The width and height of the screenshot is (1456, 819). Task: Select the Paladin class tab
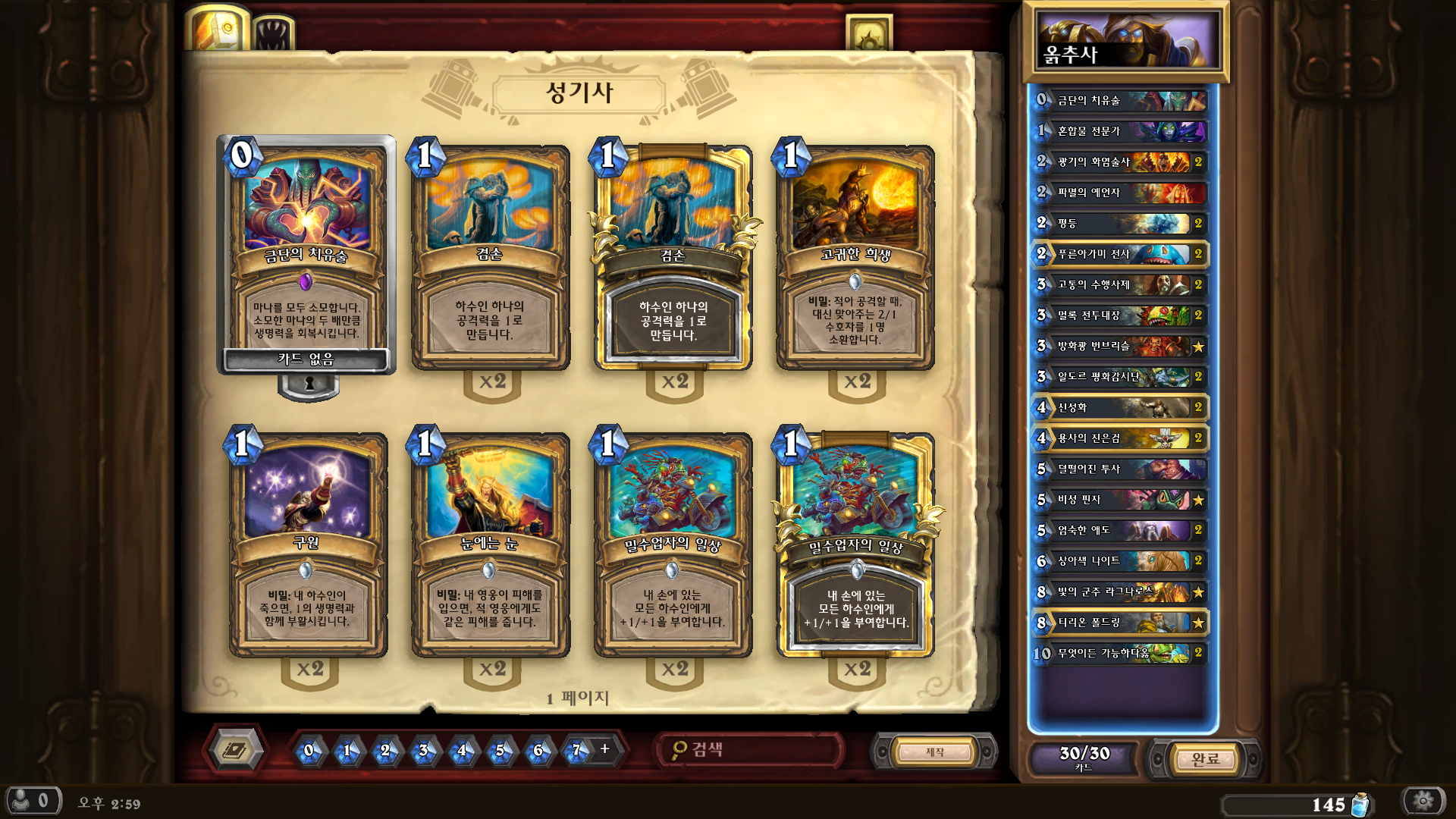pos(220,30)
